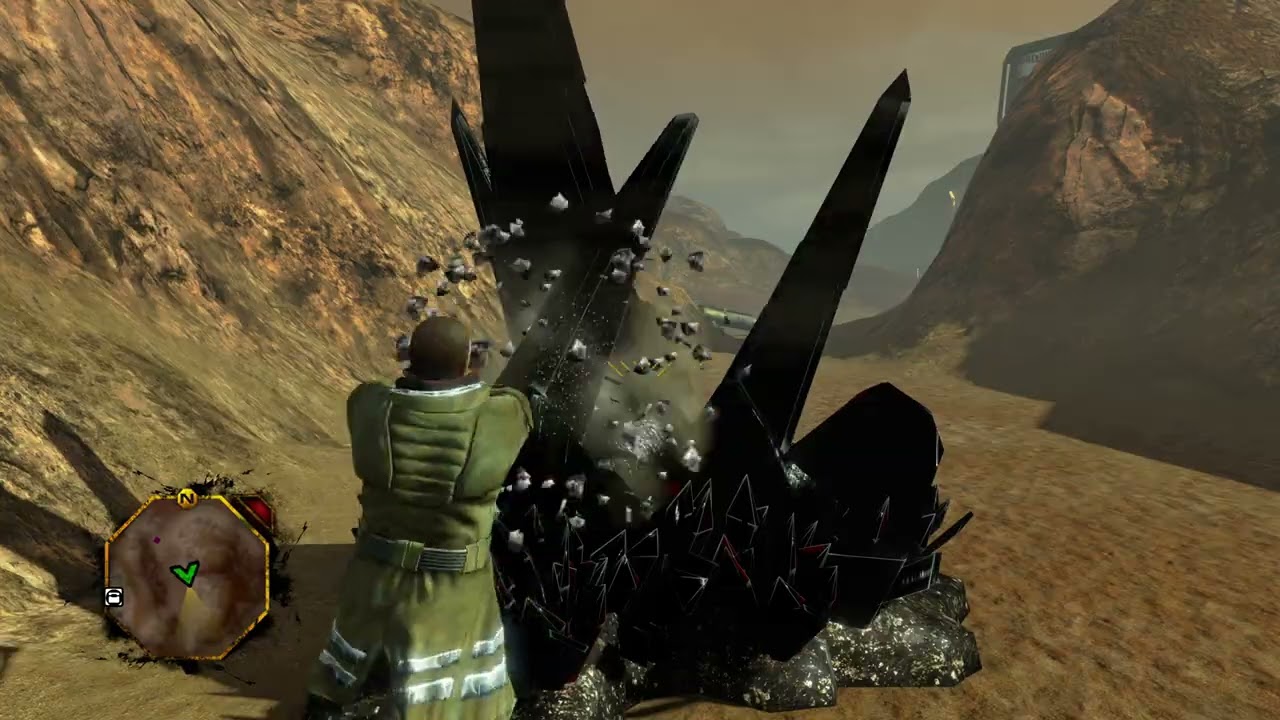Click the pink objective dot on the minimap
Viewport: 1280px width, 720px height.
[157, 538]
